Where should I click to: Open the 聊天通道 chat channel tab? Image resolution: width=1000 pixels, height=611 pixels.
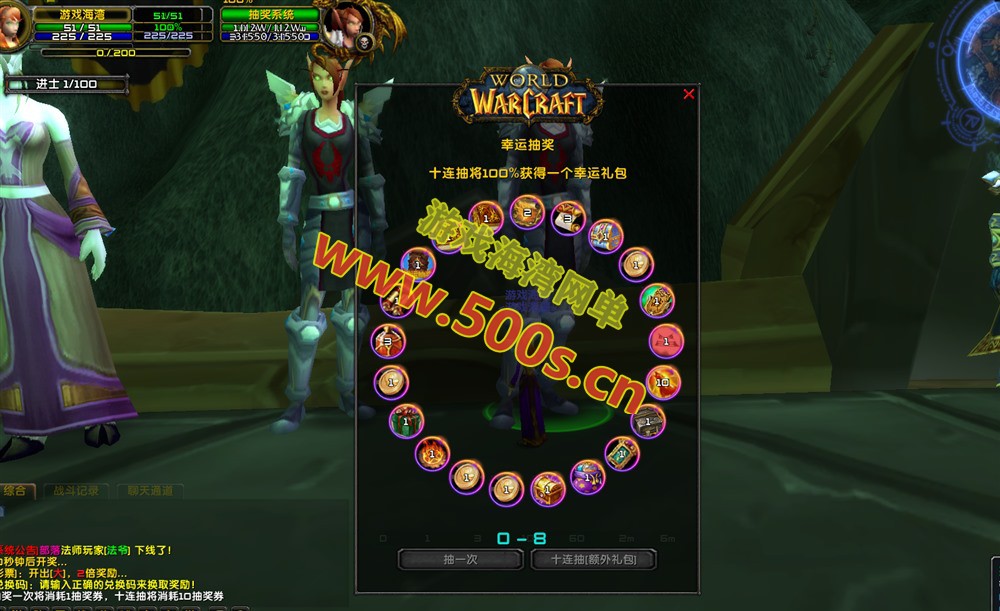tap(150, 491)
